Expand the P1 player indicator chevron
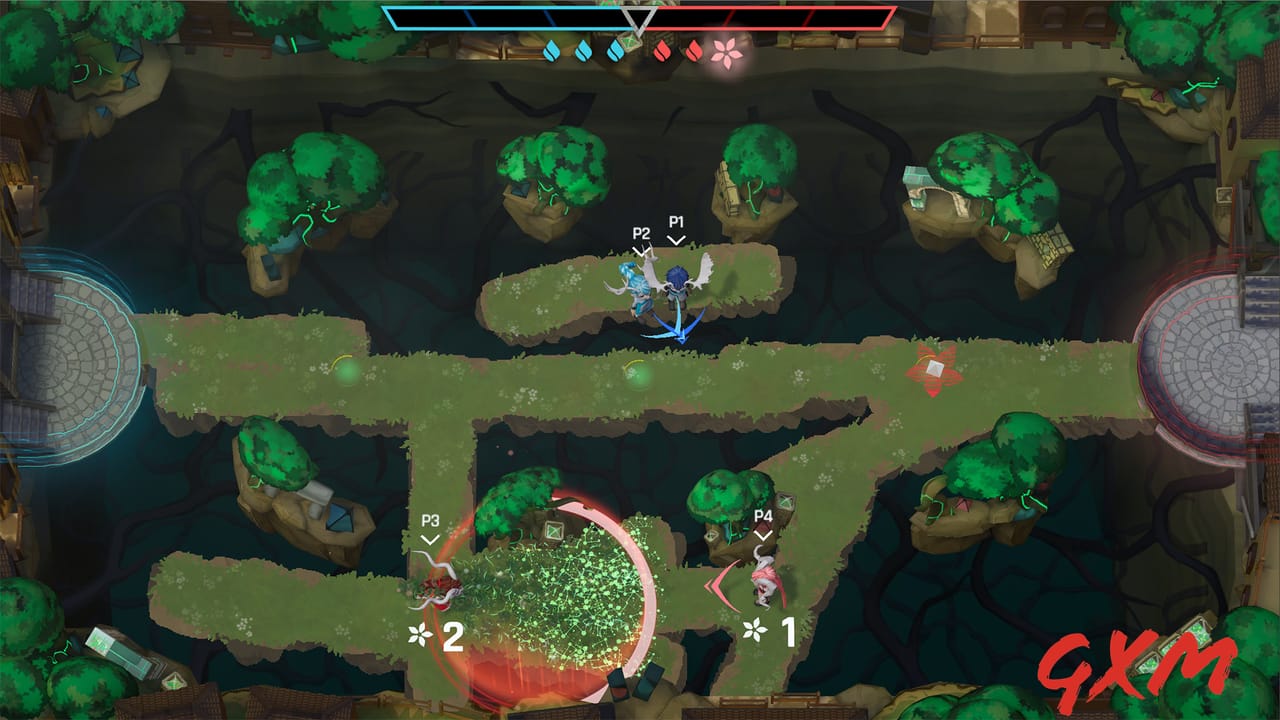The image size is (1280, 720). (x=675, y=240)
